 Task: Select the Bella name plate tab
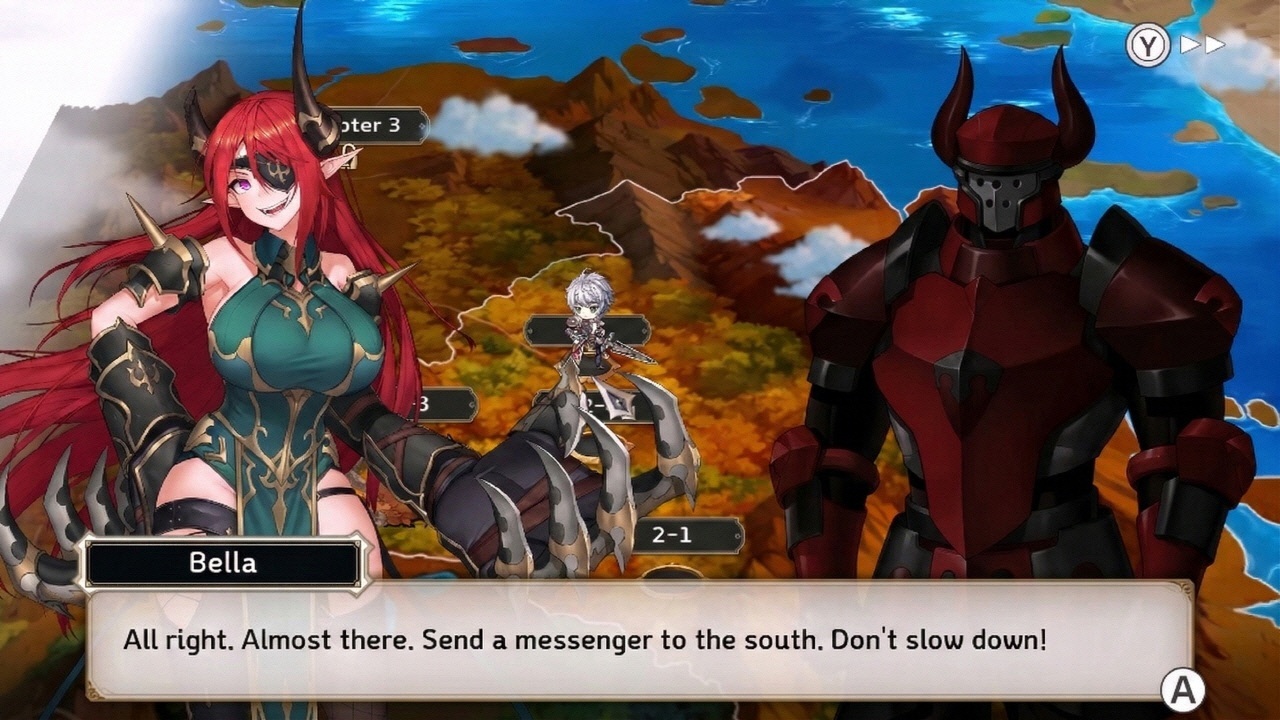(225, 563)
